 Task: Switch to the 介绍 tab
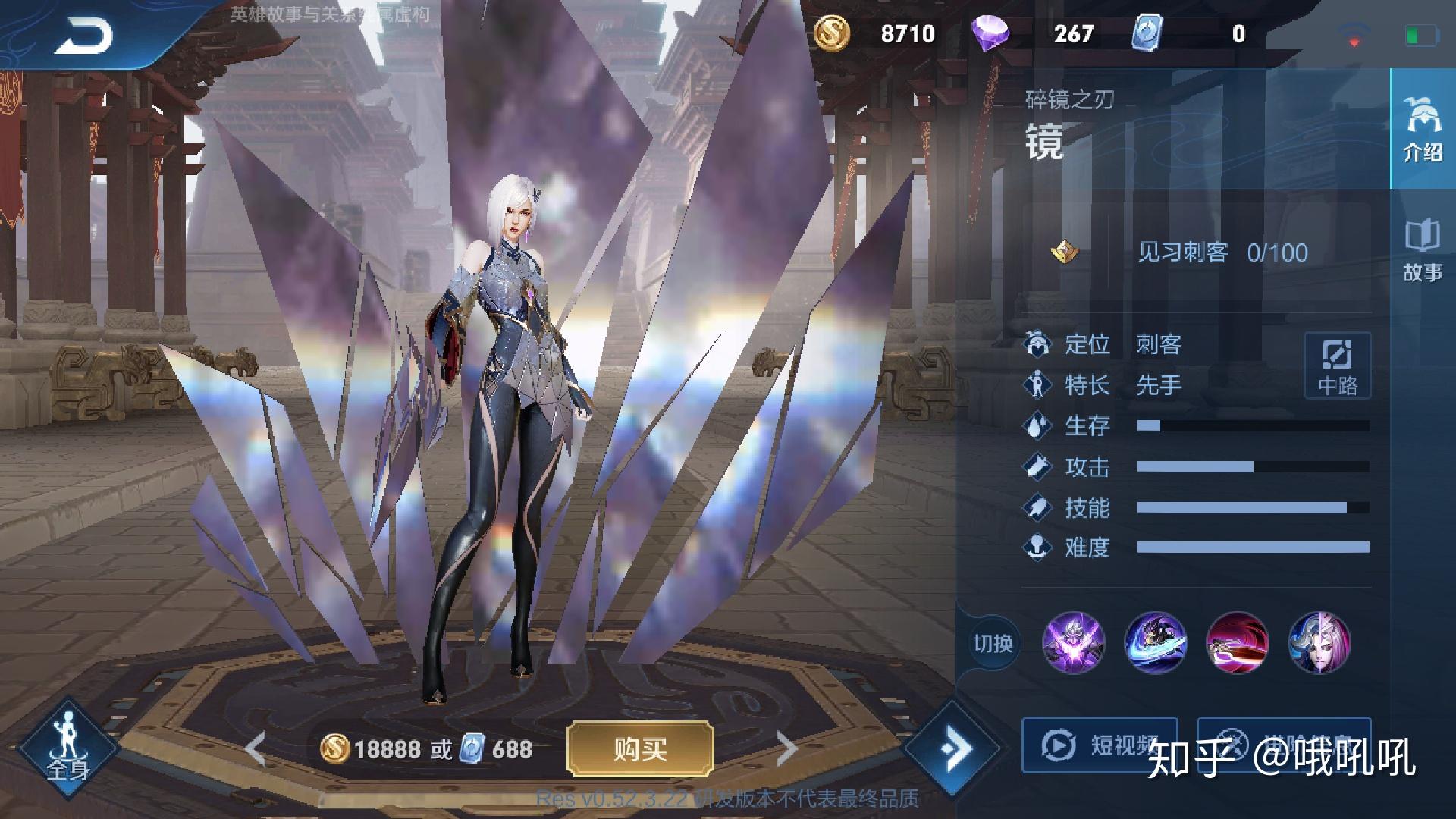point(1422,129)
